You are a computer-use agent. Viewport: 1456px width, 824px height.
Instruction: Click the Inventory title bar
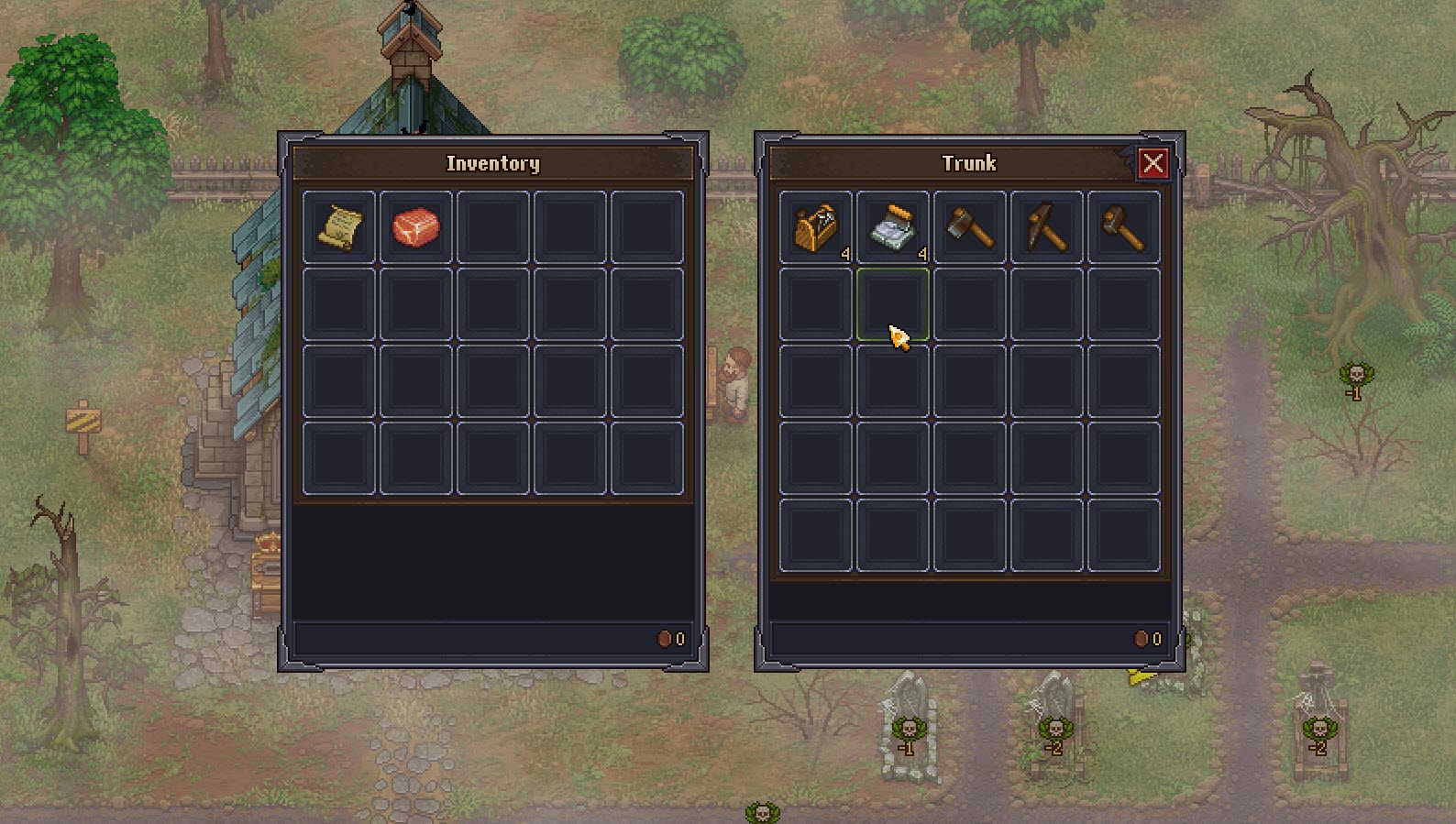pos(492,163)
